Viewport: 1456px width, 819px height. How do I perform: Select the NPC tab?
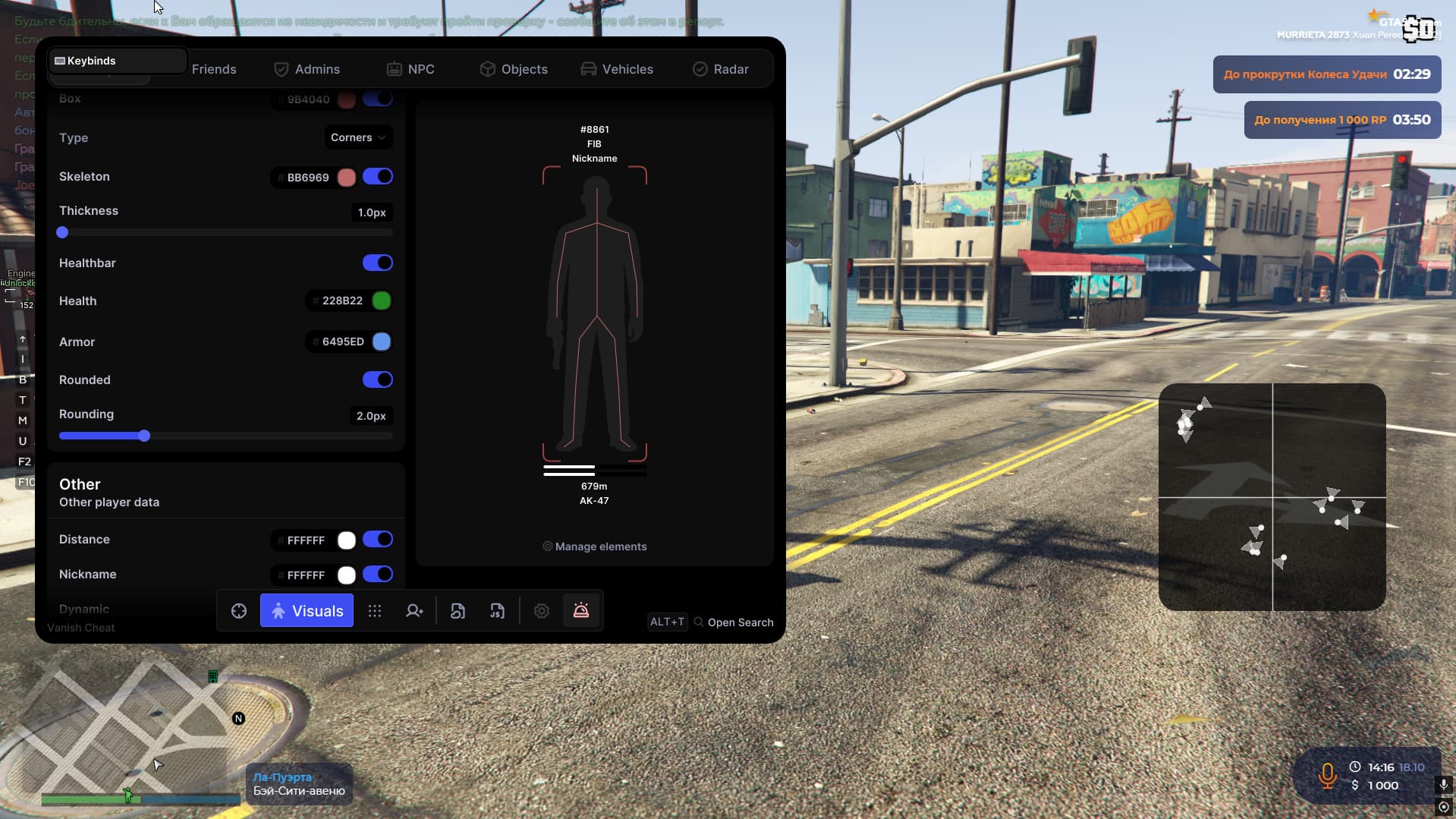tap(410, 69)
